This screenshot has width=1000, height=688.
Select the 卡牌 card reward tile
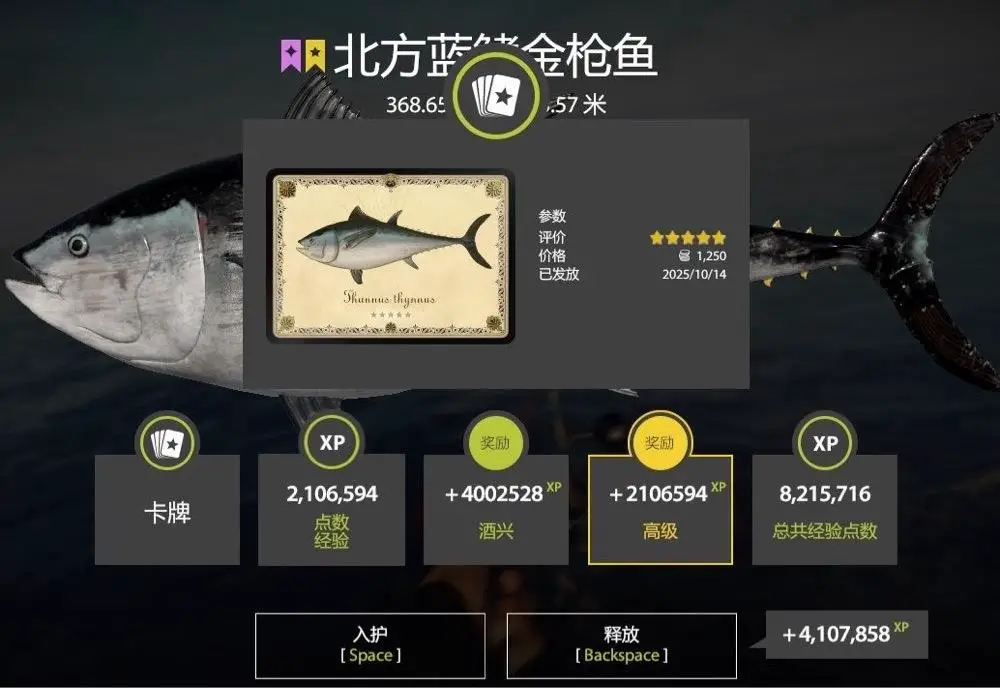[167, 510]
